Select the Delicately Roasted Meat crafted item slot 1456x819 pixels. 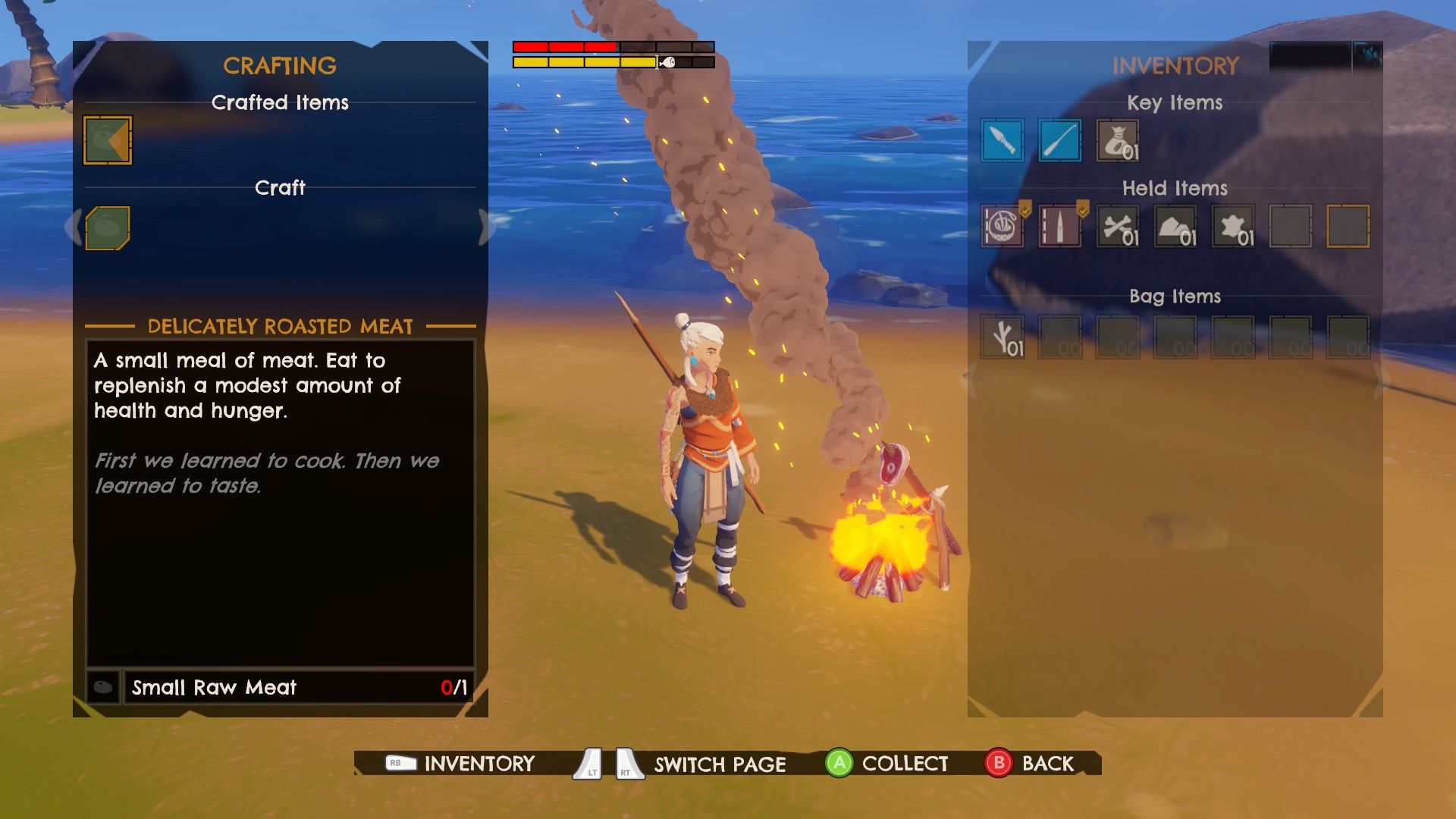pyautogui.click(x=107, y=140)
